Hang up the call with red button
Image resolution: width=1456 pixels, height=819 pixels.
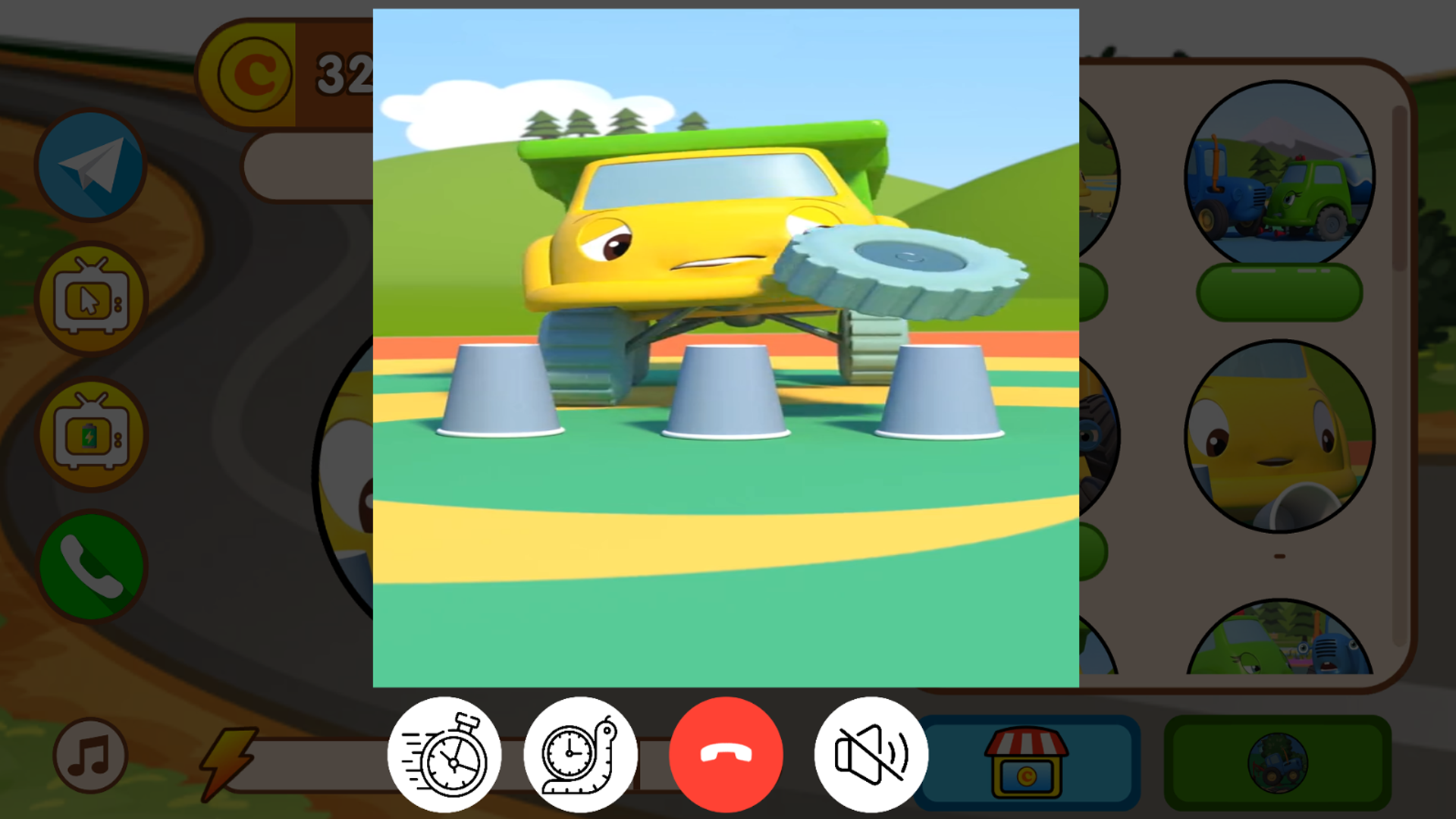point(725,752)
